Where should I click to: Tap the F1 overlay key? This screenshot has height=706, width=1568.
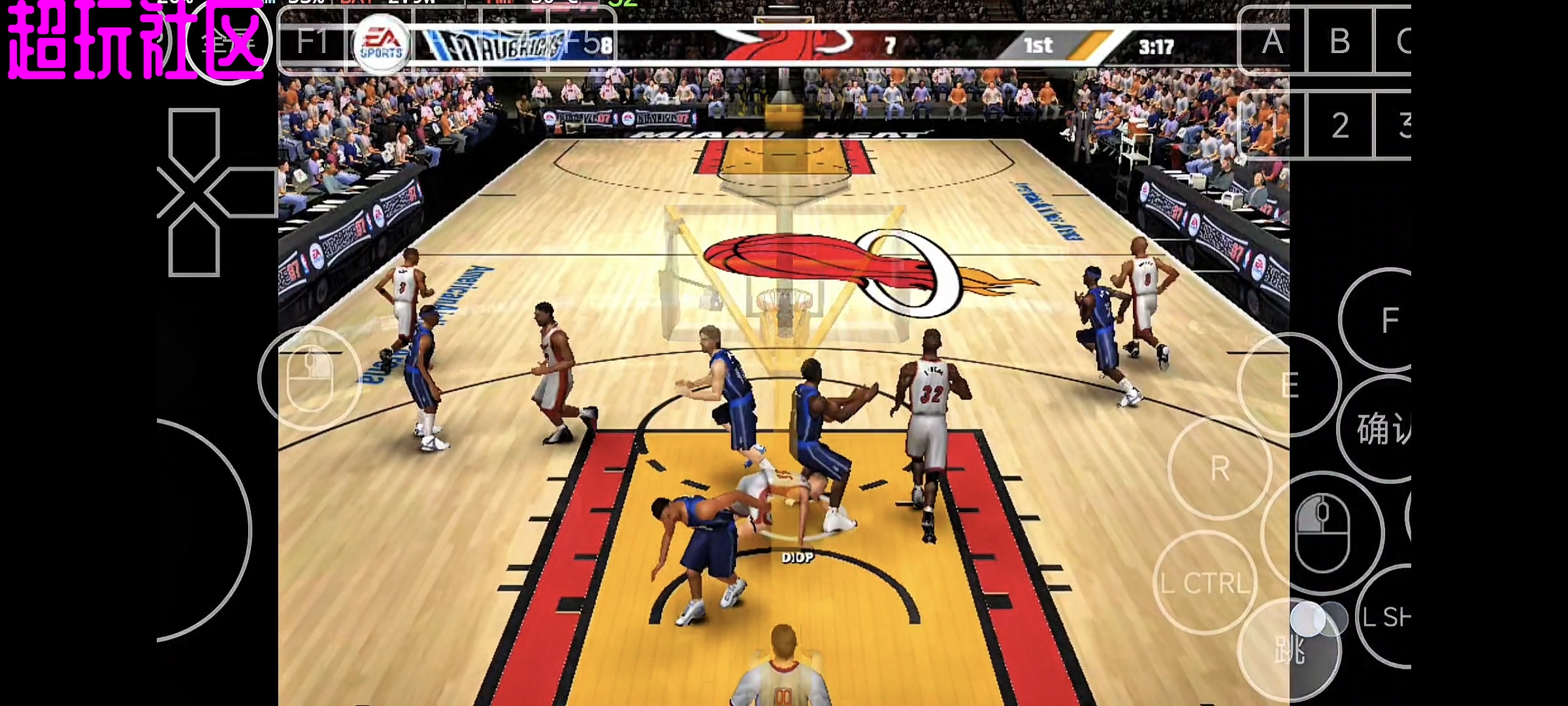click(312, 42)
